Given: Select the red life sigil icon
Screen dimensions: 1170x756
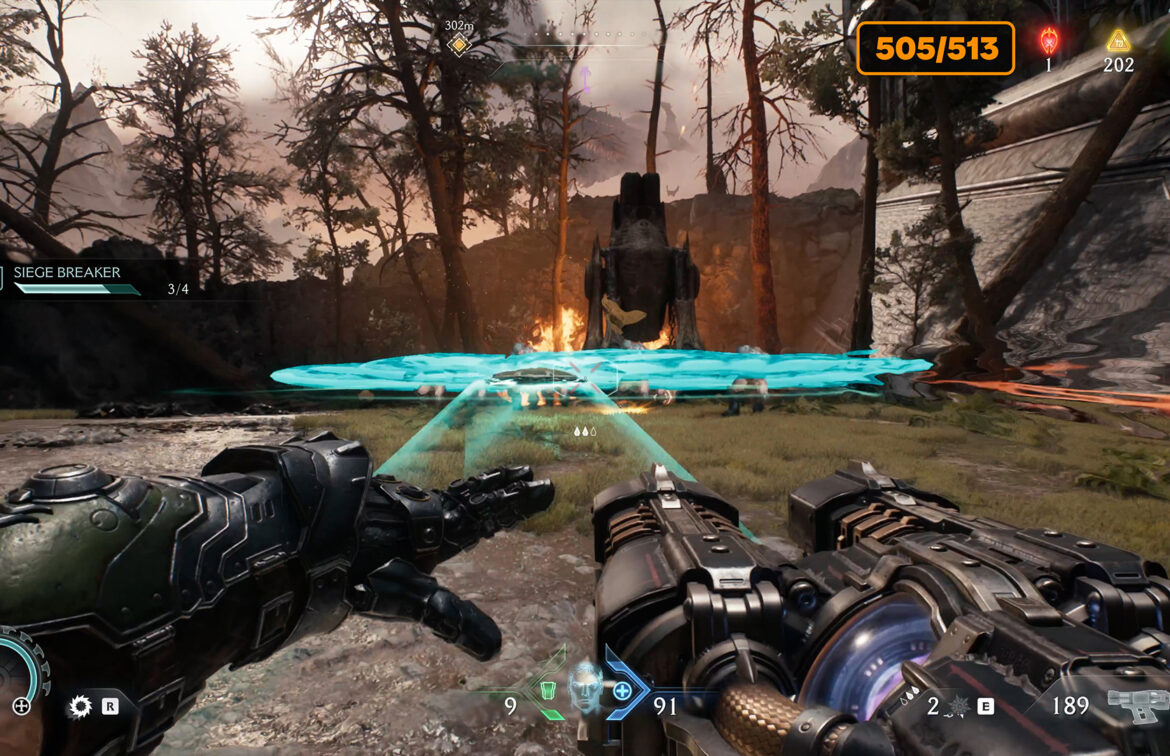Looking at the screenshot, I should (x=1049, y=41).
